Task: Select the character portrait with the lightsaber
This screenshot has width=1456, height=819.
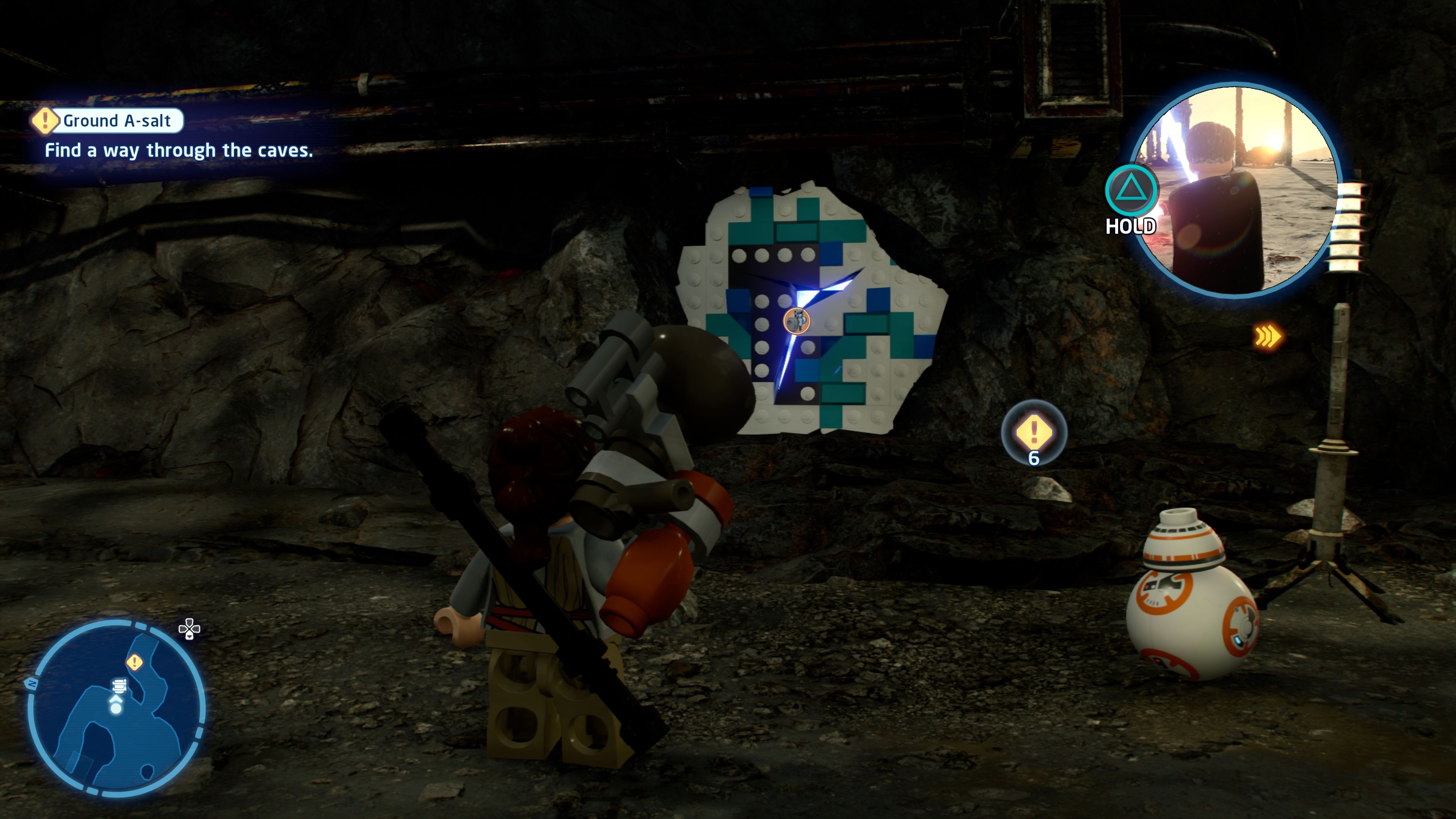Action: point(1236,190)
